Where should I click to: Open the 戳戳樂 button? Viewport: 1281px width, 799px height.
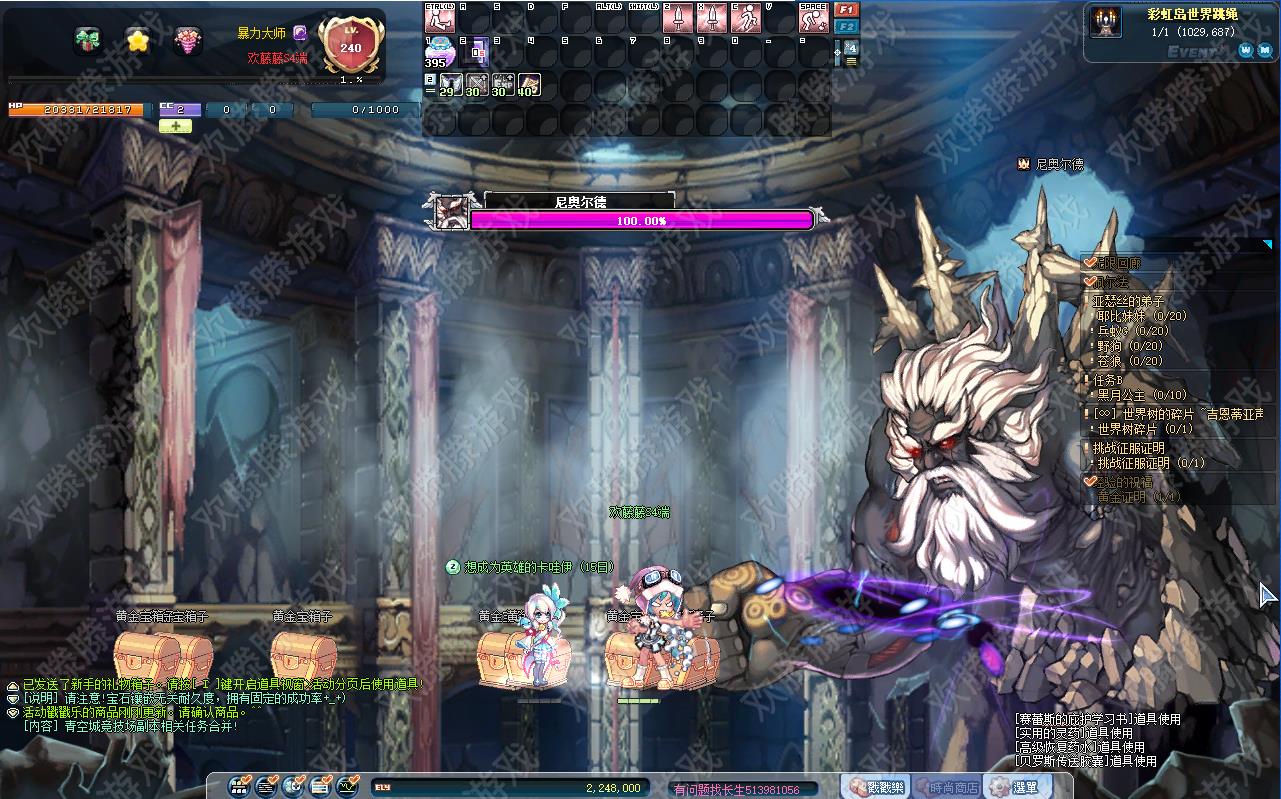tap(876, 787)
